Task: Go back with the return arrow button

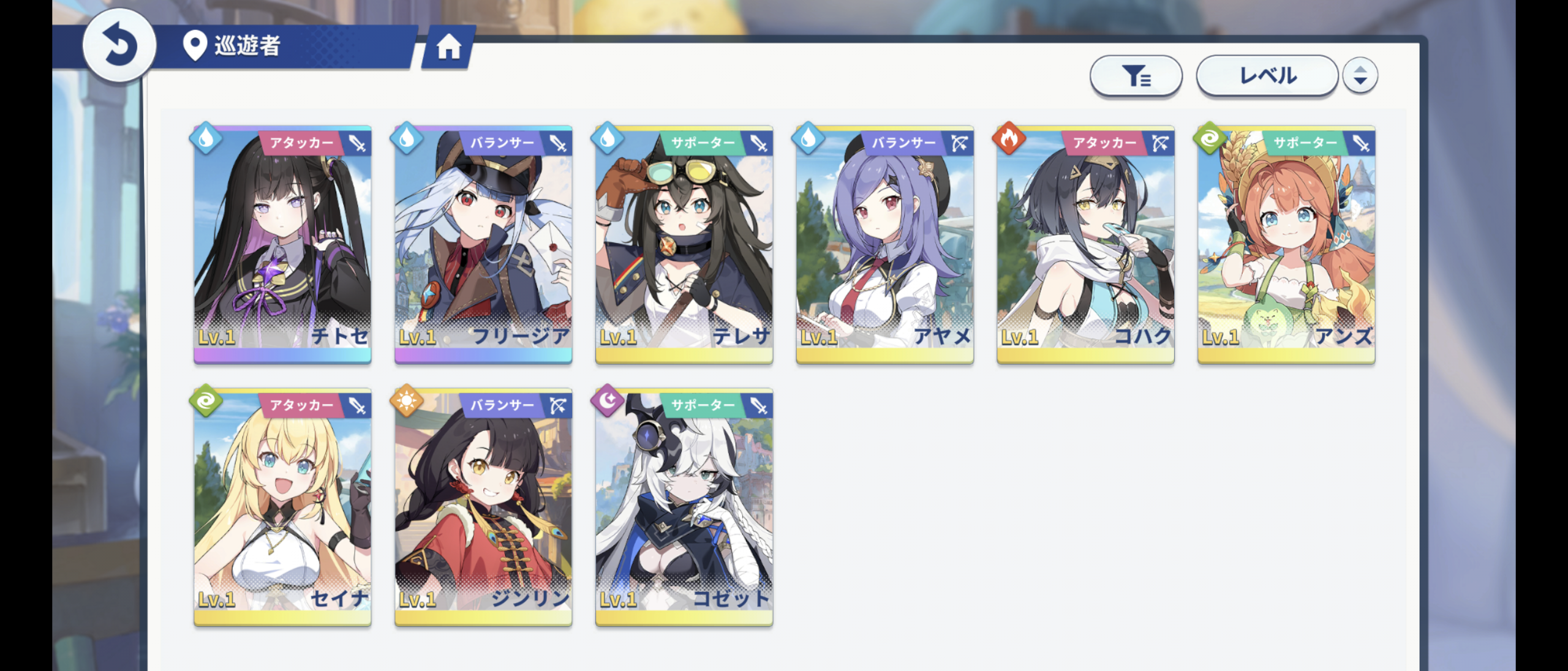Action: coord(119,46)
